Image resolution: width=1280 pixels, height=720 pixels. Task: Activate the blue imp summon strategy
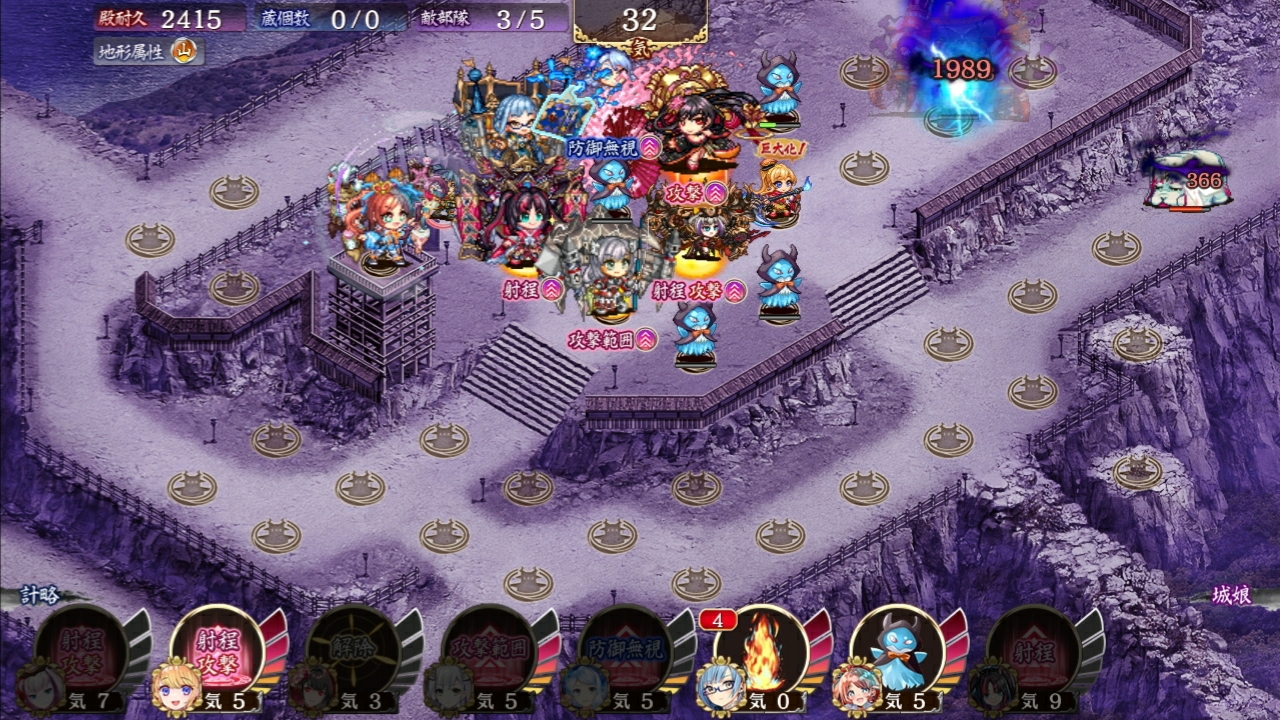(898, 652)
